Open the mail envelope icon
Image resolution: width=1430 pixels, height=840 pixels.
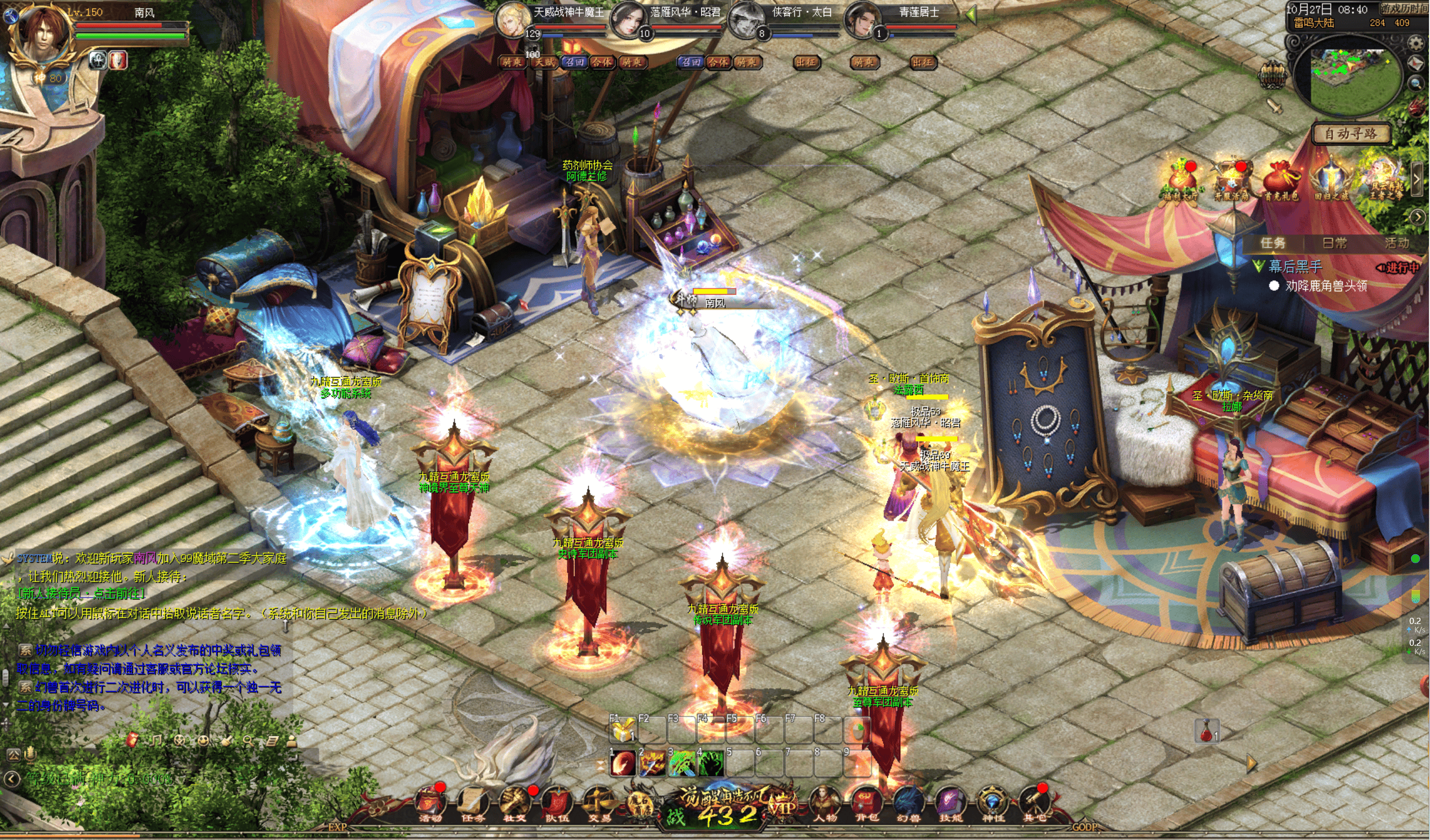(1417, 64)
